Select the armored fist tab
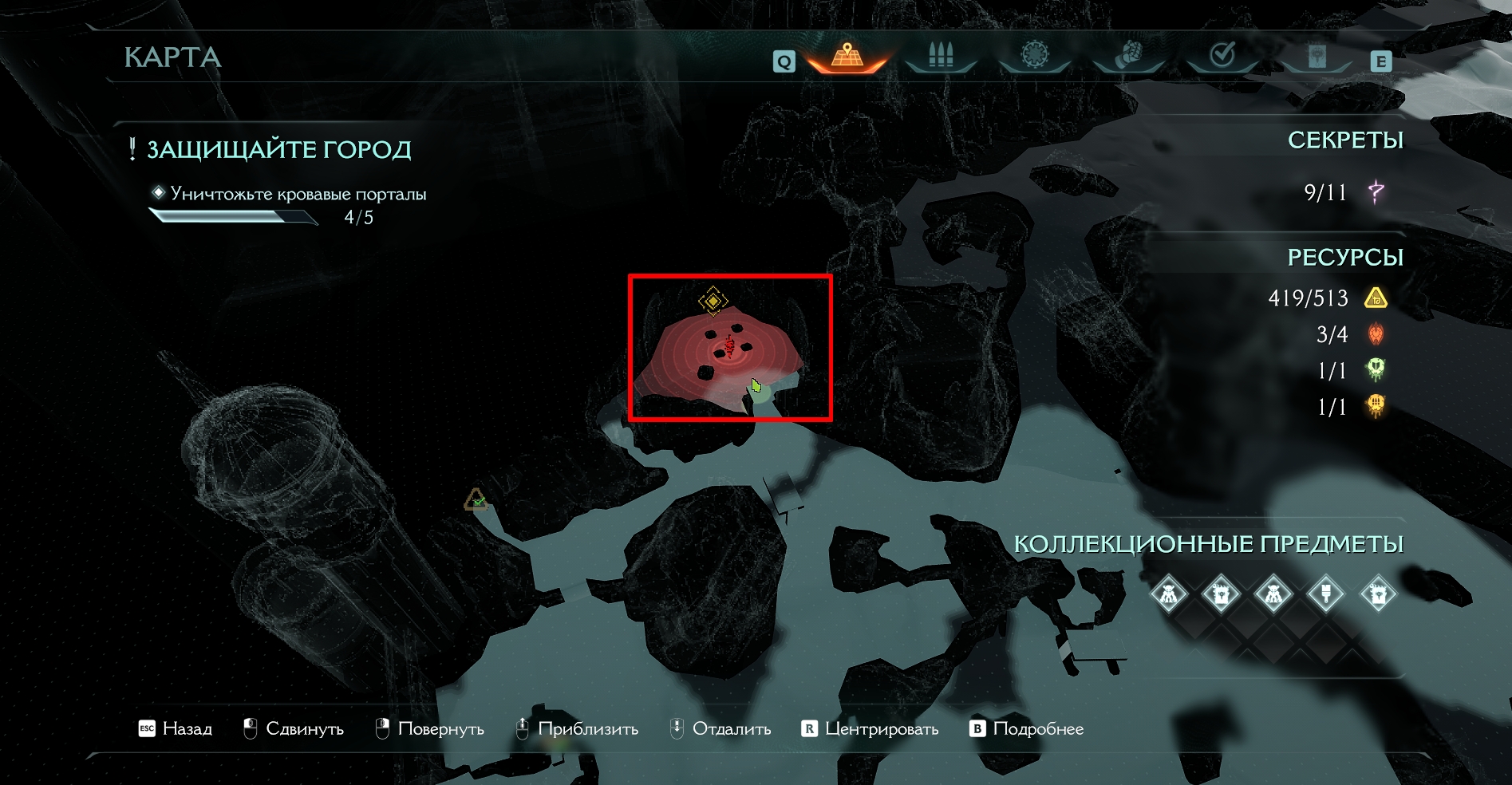 pos(1128,56)
